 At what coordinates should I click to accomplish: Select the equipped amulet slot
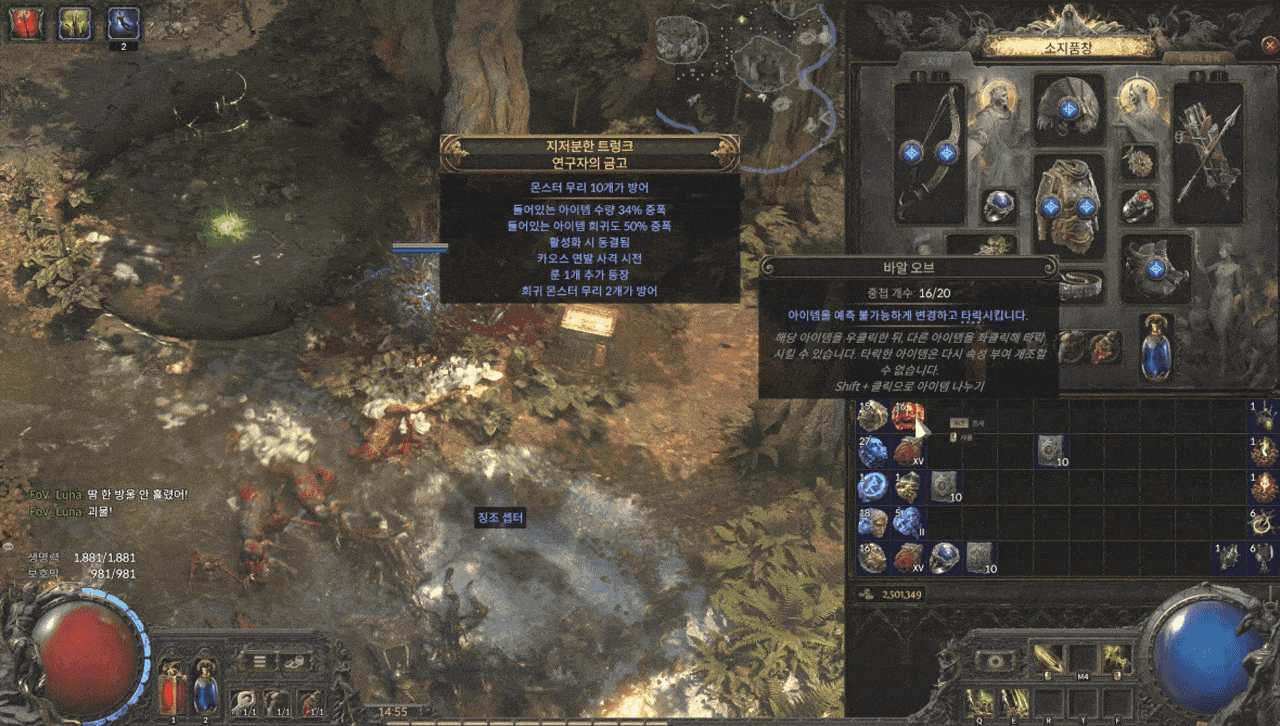[1138, 162]
